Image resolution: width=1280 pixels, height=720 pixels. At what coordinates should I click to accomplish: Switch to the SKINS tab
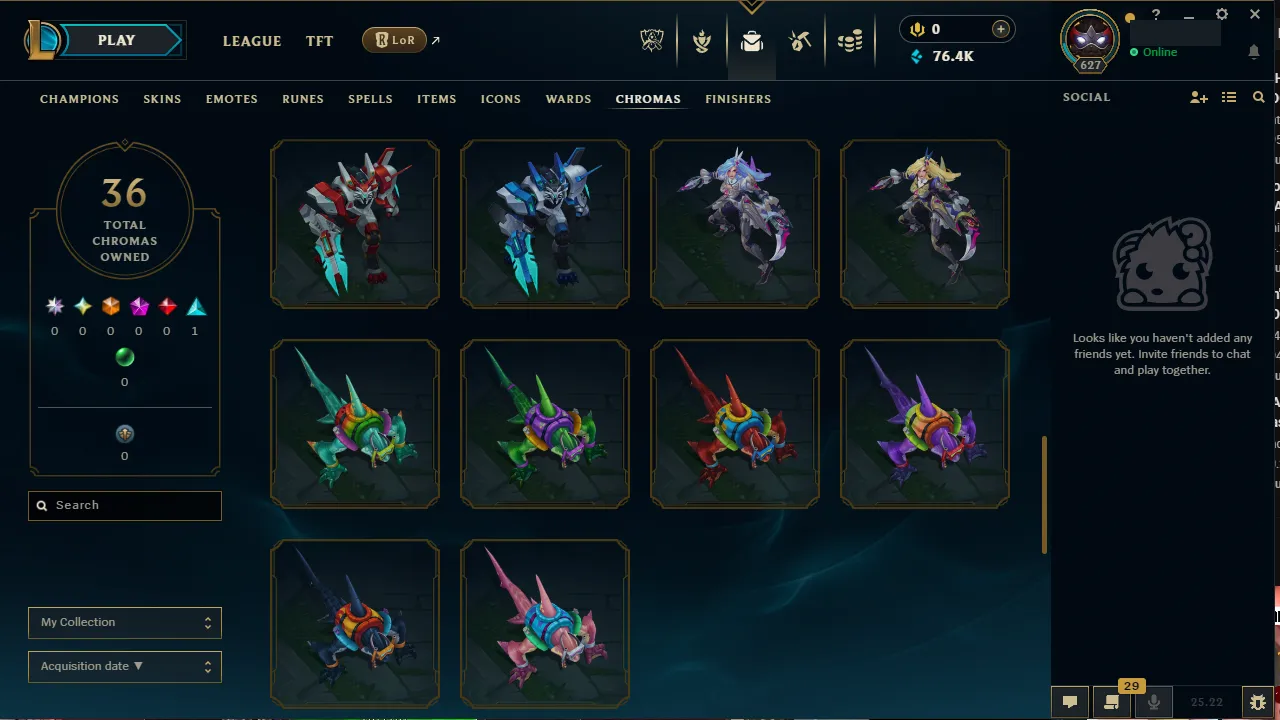click(x=162, y=99)
